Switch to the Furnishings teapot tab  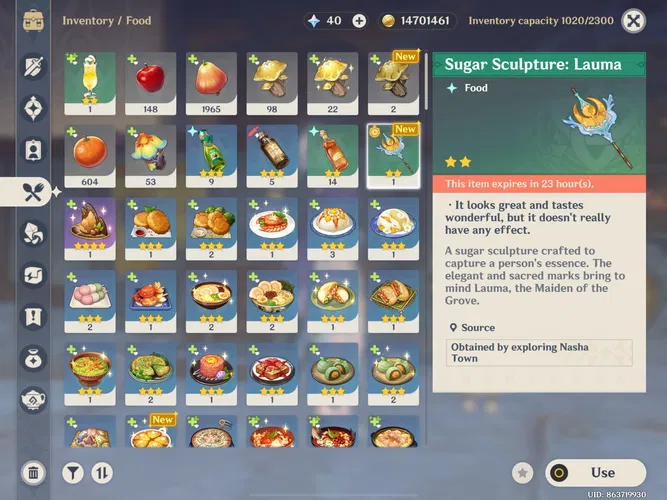(x=33, y=399)
